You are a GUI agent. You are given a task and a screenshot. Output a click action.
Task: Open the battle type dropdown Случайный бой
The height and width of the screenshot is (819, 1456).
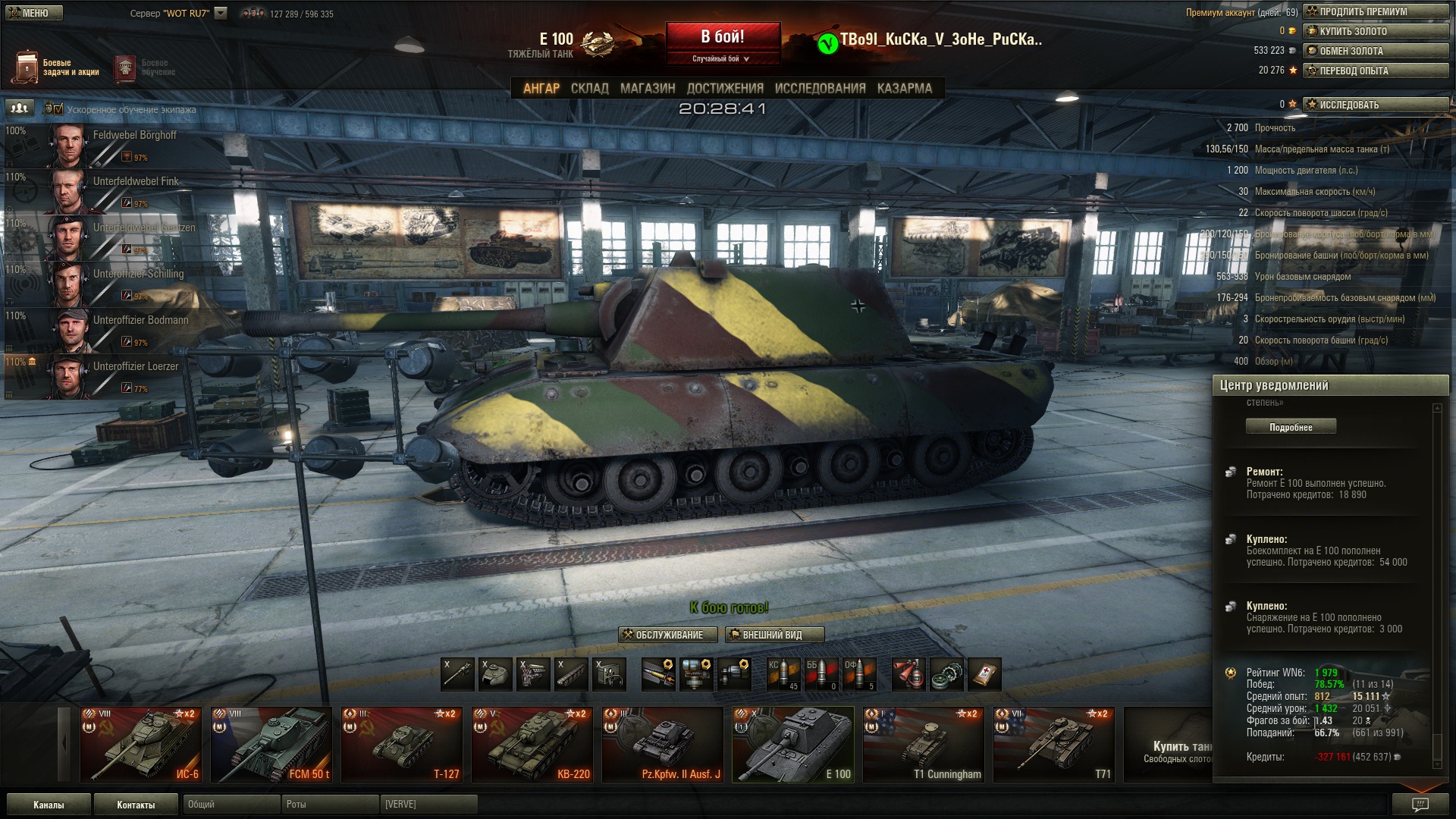pos(721,59)
